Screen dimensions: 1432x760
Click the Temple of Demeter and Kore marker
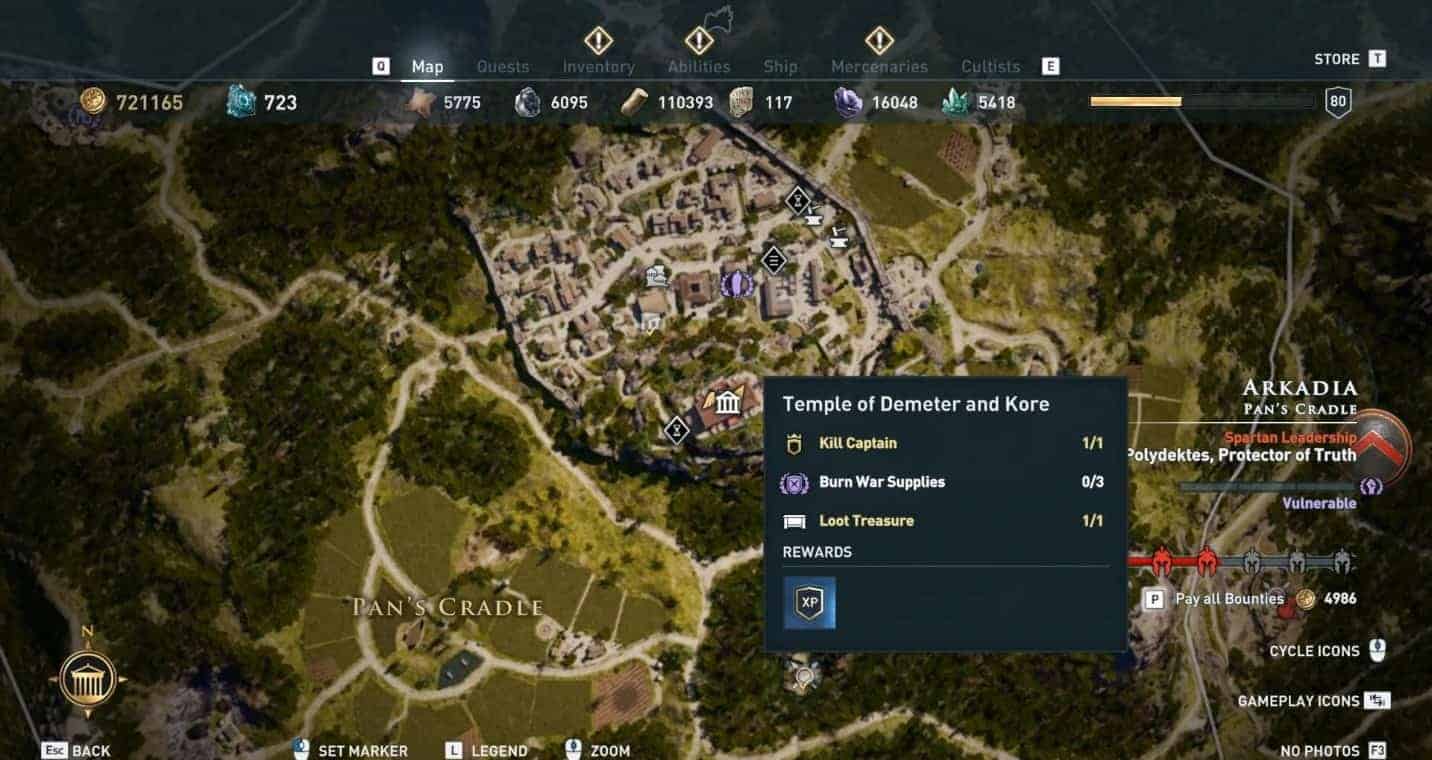pyautogui.click(x=728, y=403)
